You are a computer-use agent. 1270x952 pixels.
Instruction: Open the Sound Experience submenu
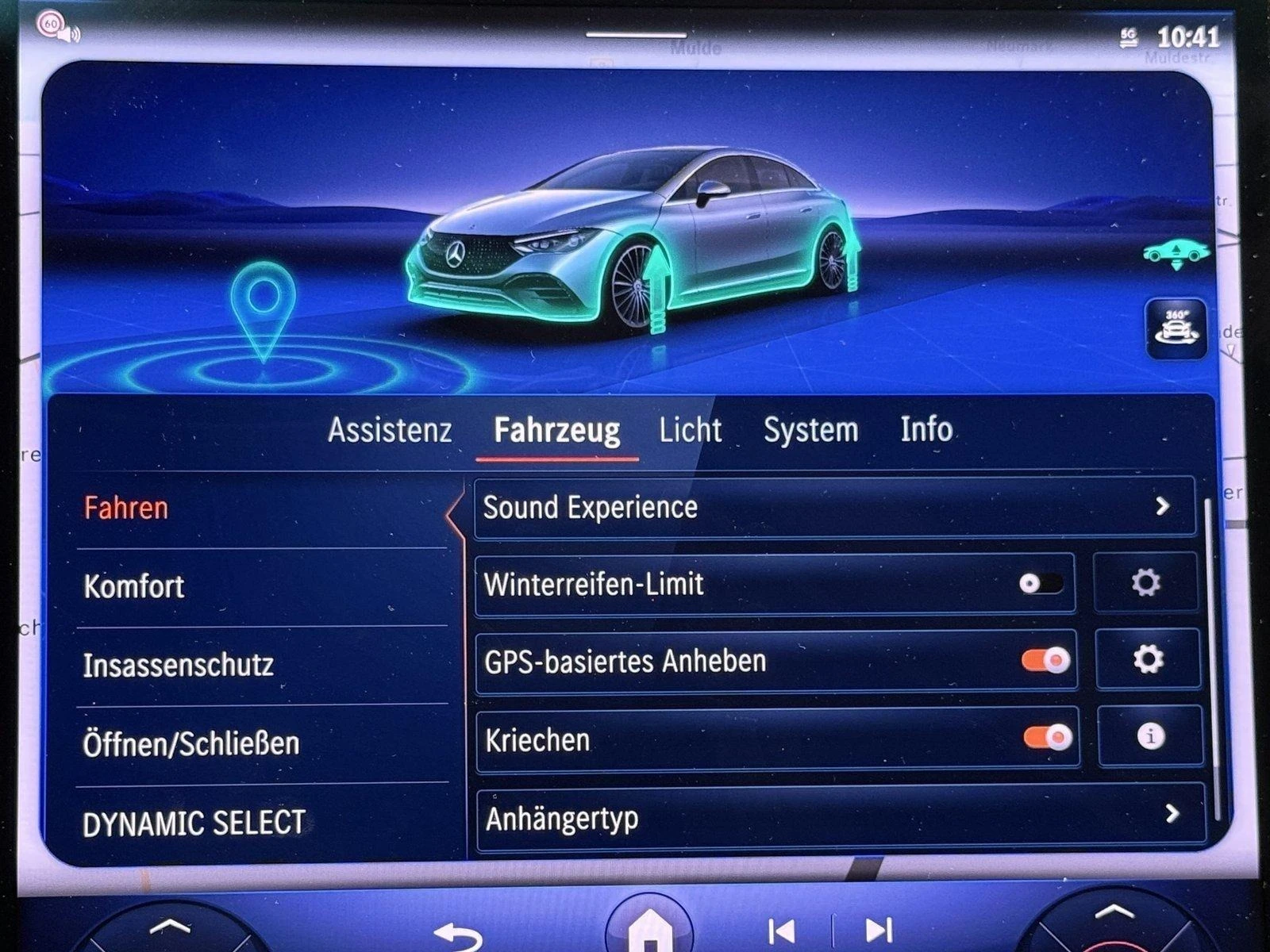pos(833,507)
